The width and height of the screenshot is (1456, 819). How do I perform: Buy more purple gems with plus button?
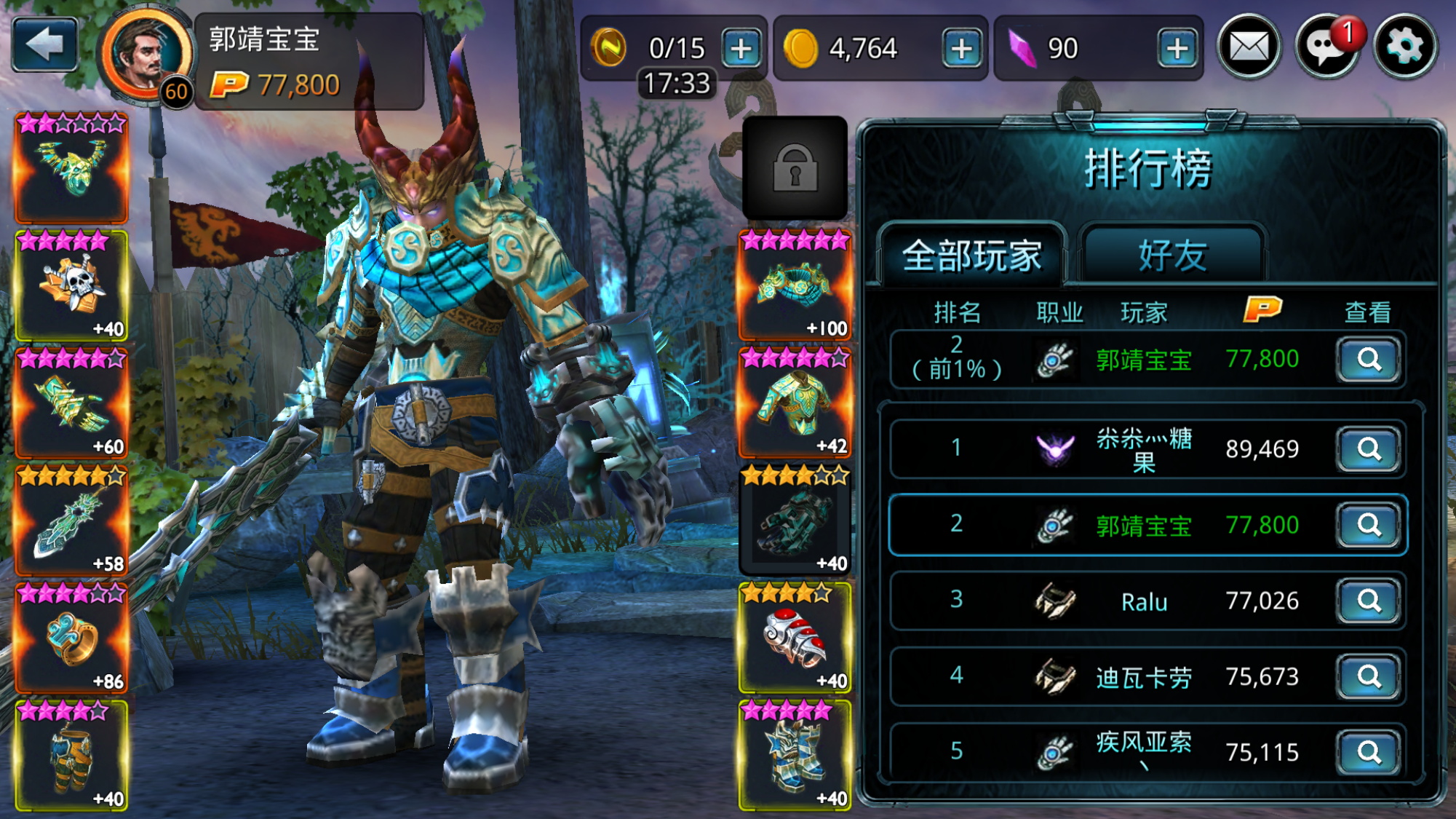click(x=1177, y=49)
